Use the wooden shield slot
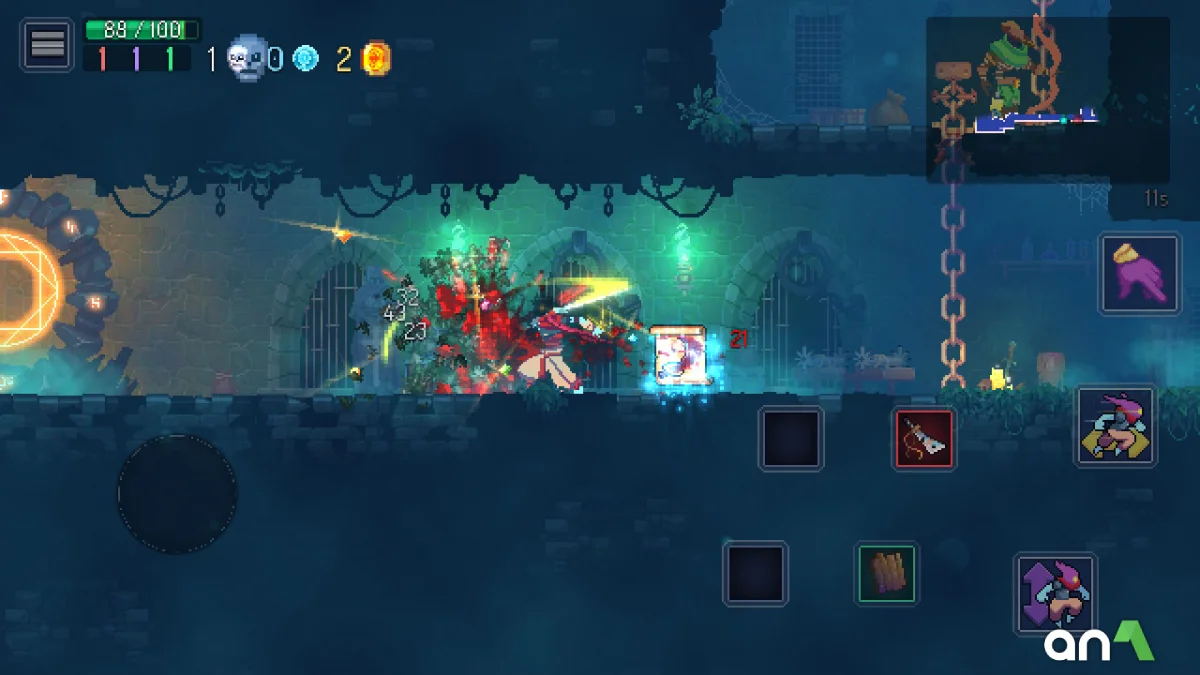 (886, 574)
